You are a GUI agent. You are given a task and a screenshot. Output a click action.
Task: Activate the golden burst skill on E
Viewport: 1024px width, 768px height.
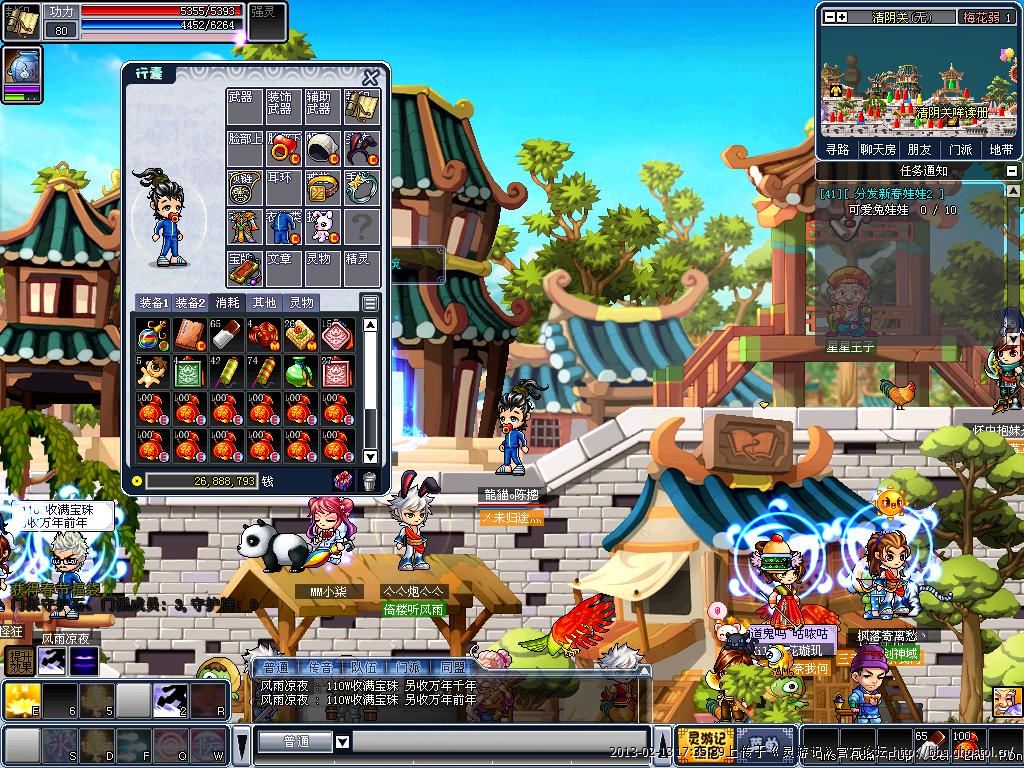point(20,700)
